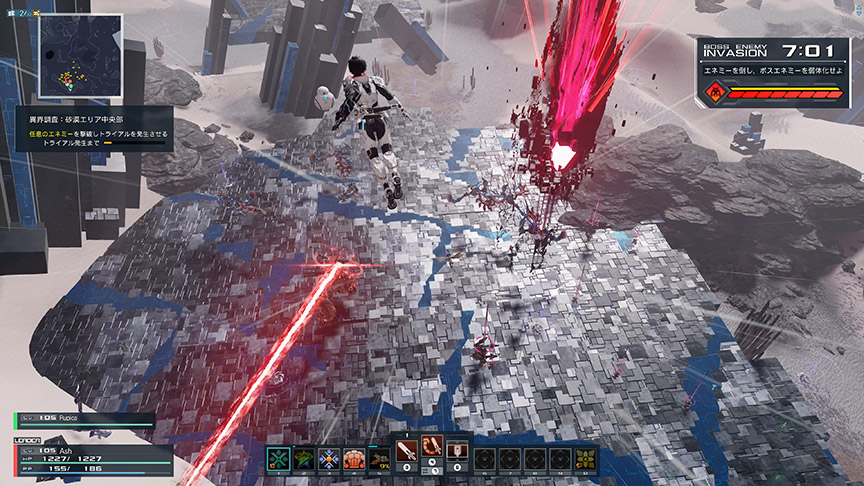The image size is (864, 486).
Task: Activate the green star skill slot
Action: [305, 458]
